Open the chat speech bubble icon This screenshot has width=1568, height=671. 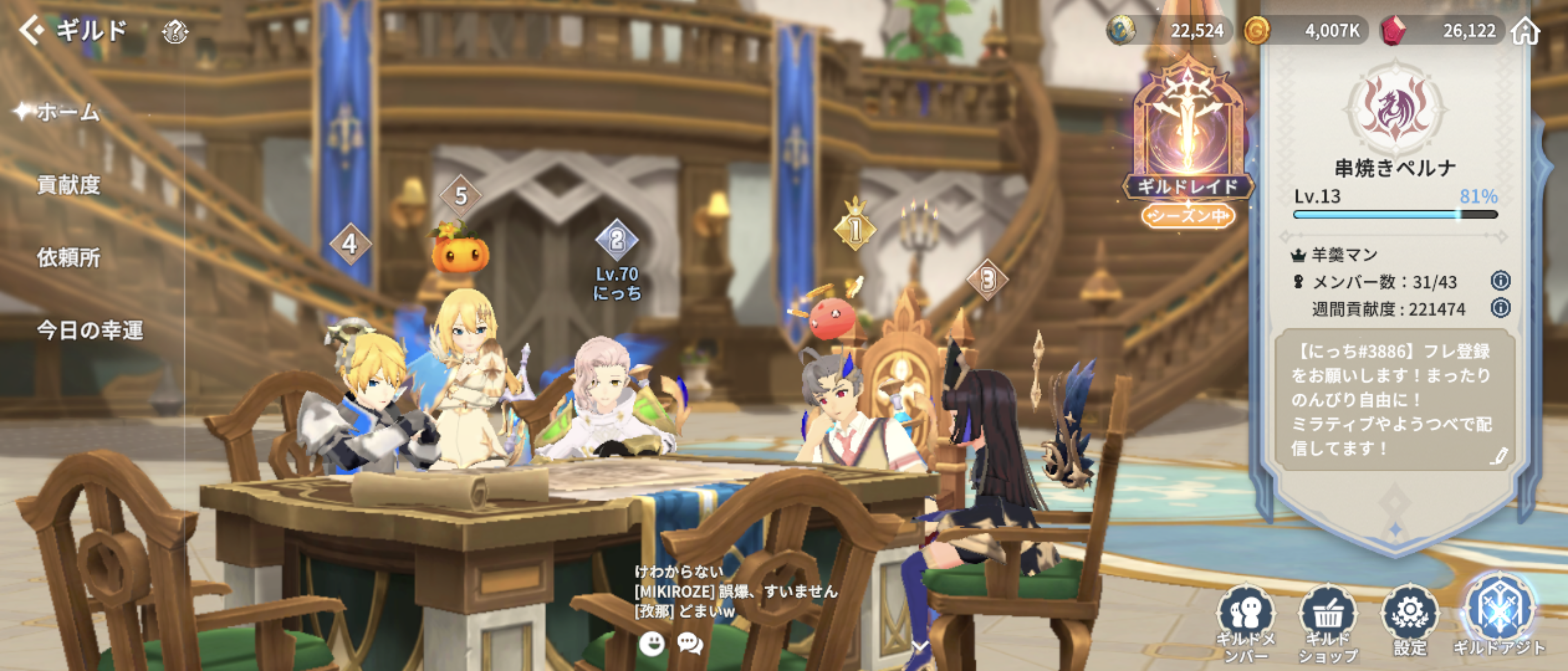690,643
